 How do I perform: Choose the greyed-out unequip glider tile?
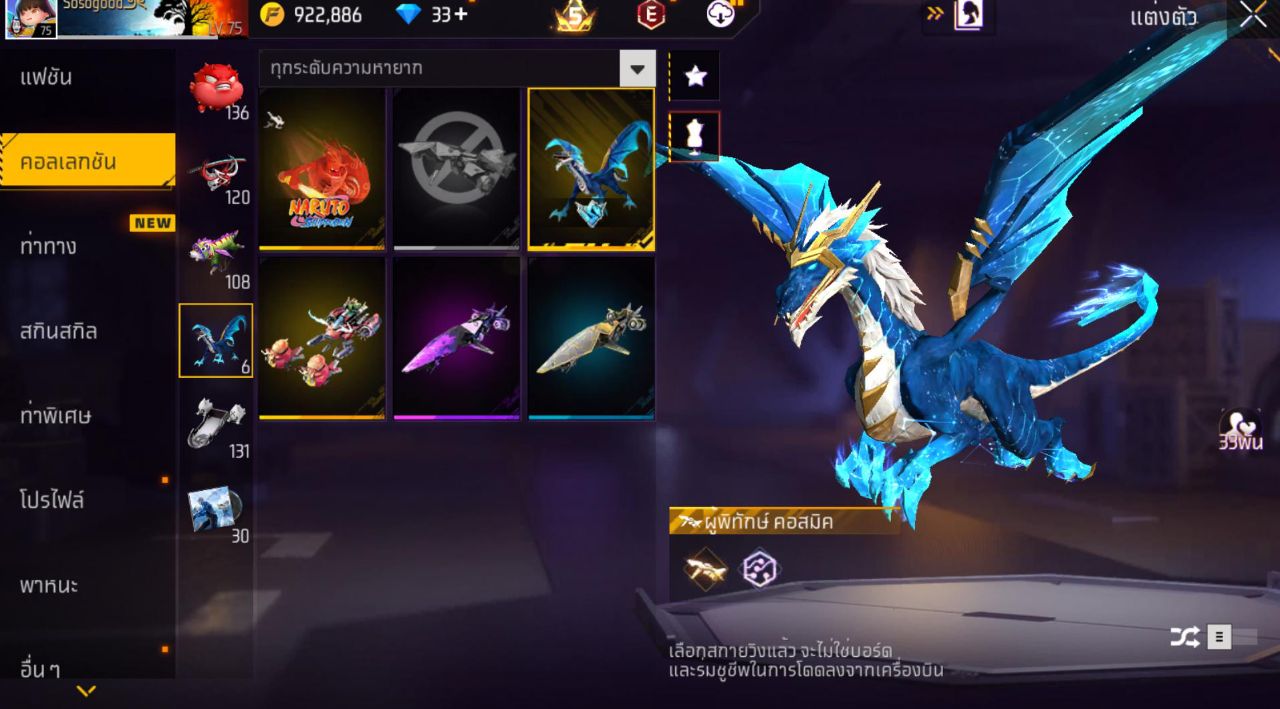(456, 168)
